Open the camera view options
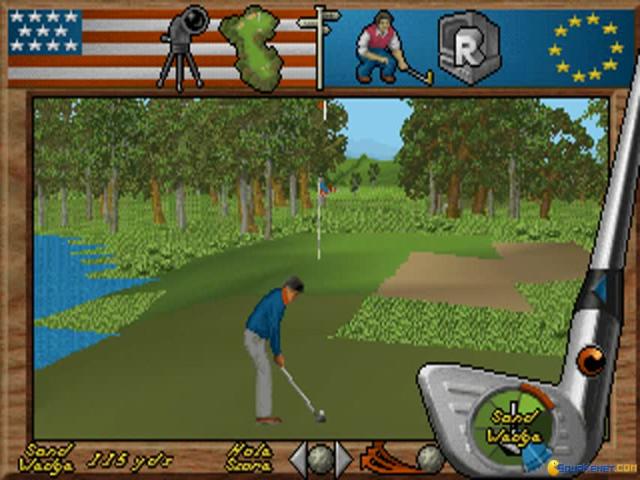The height and width of the screenshot is (480, 640). tap(182, 48)
